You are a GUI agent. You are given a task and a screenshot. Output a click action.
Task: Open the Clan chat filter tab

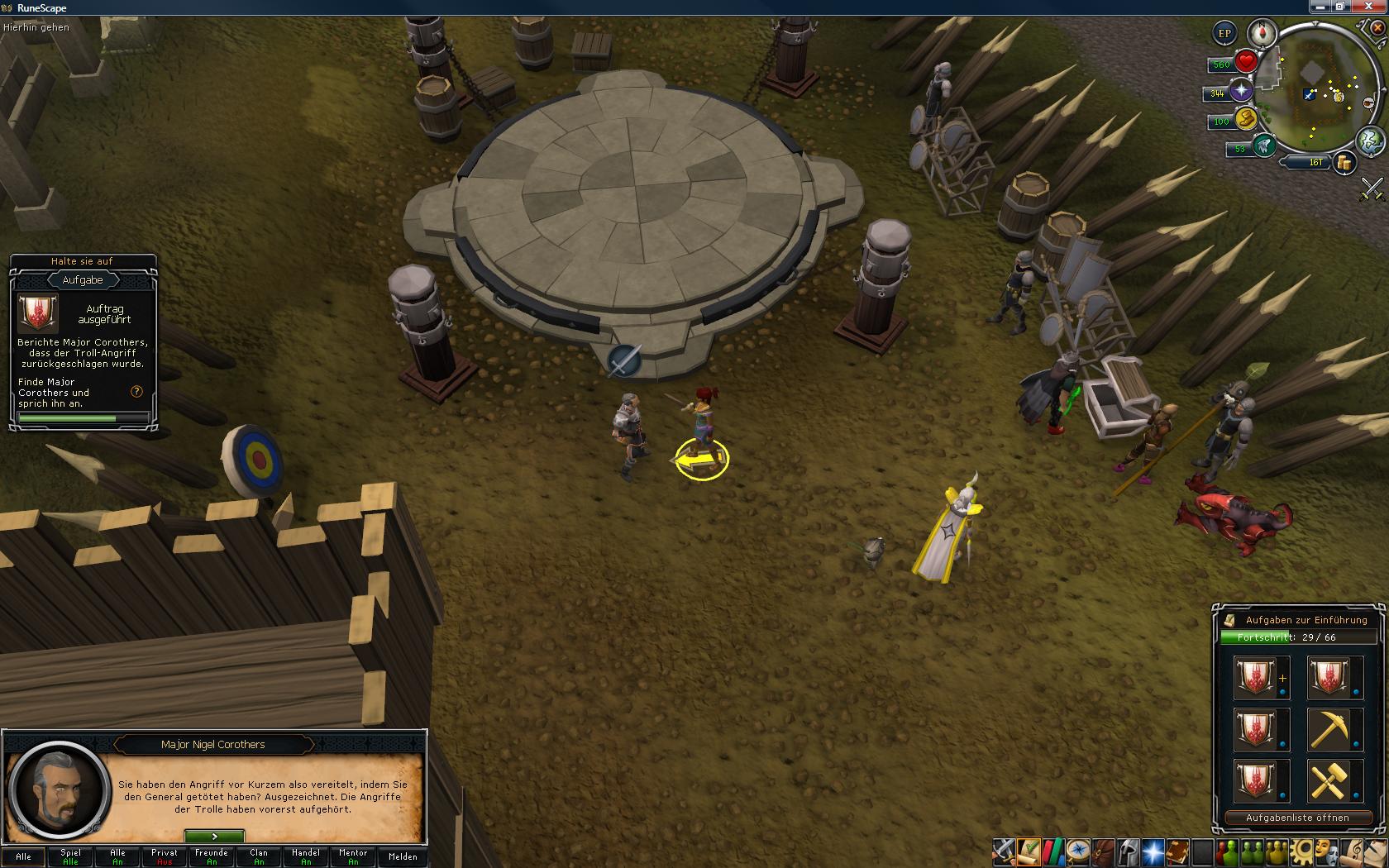click(x=259, y=856)
